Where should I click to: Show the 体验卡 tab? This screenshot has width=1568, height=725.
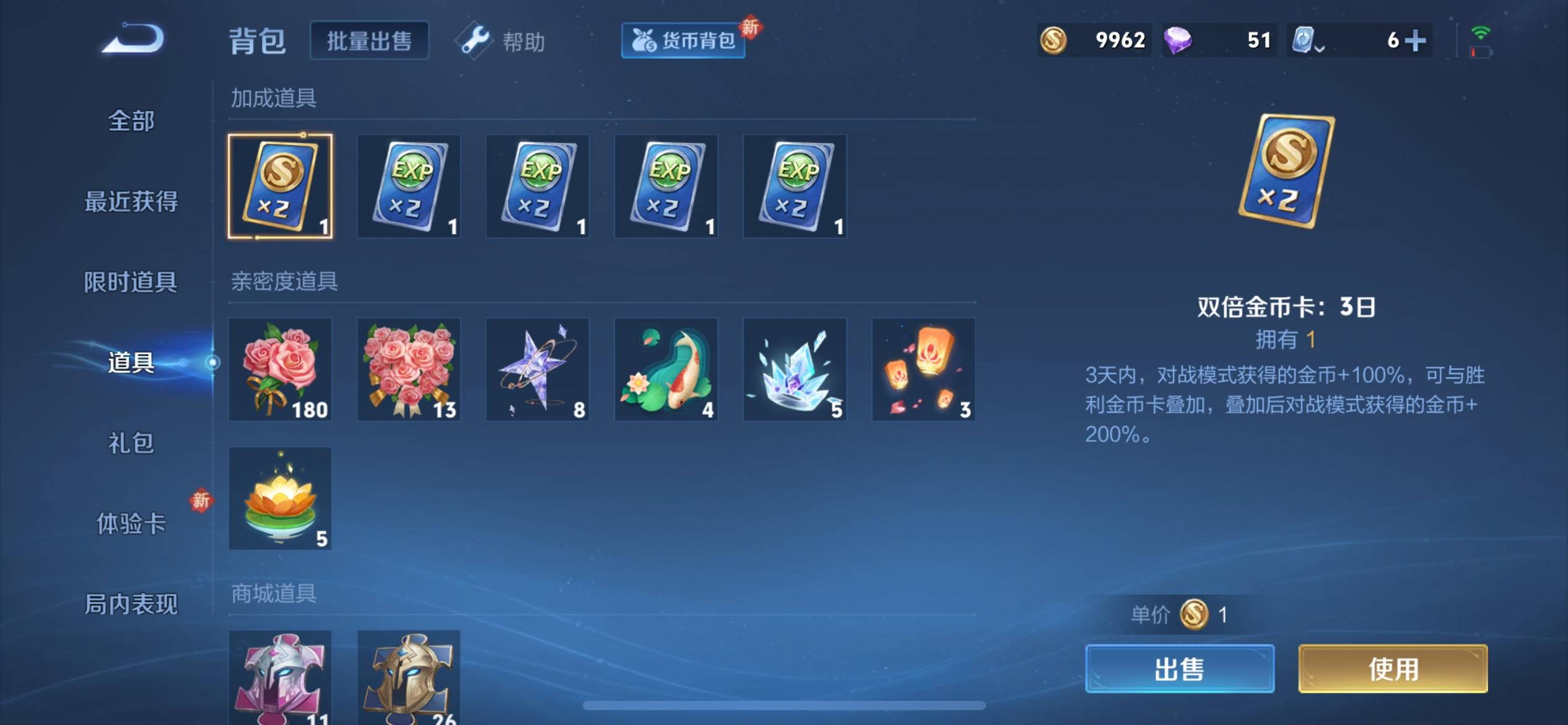coord(131,524)
